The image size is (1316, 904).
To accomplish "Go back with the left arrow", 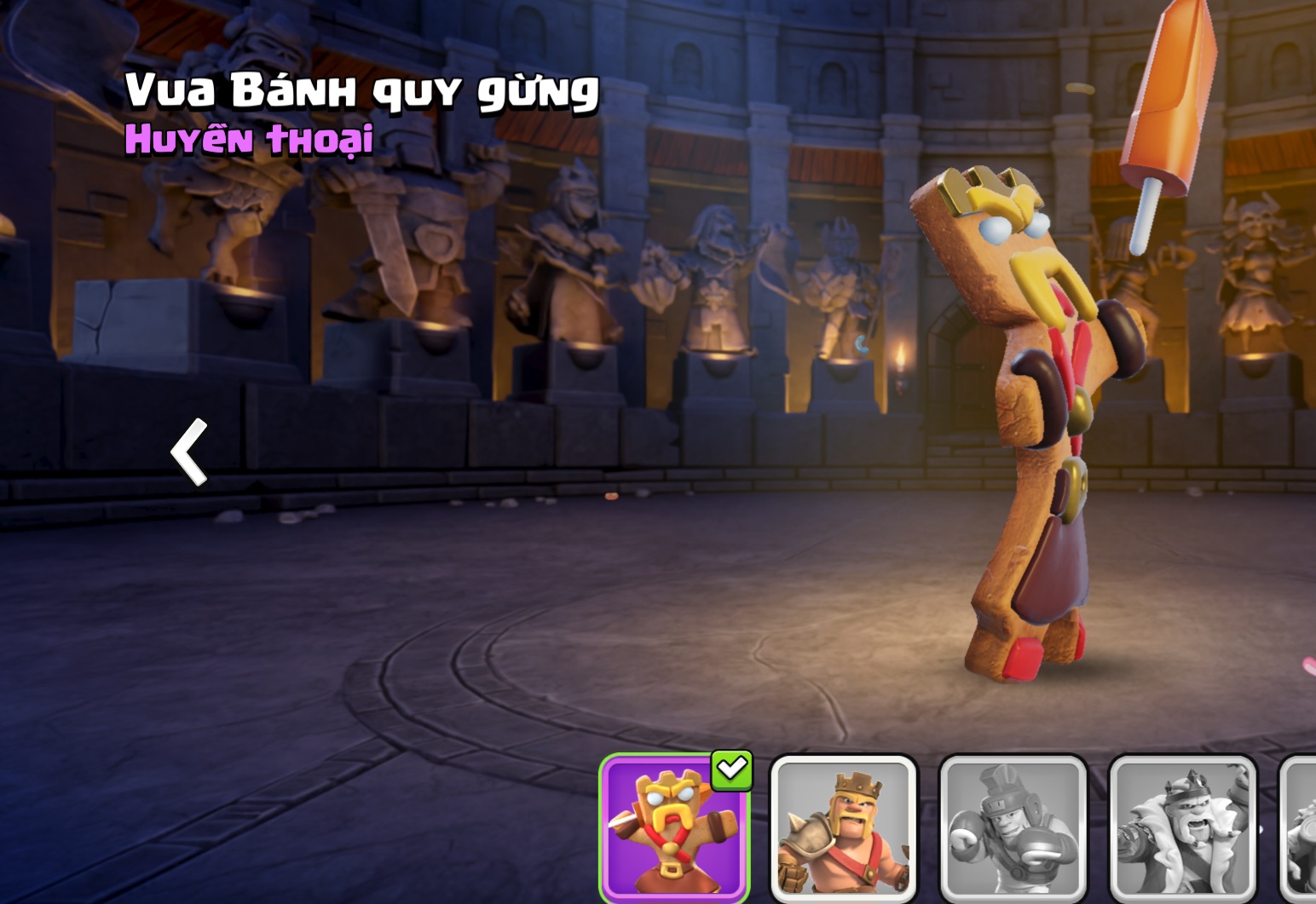I will coord(189,452).
